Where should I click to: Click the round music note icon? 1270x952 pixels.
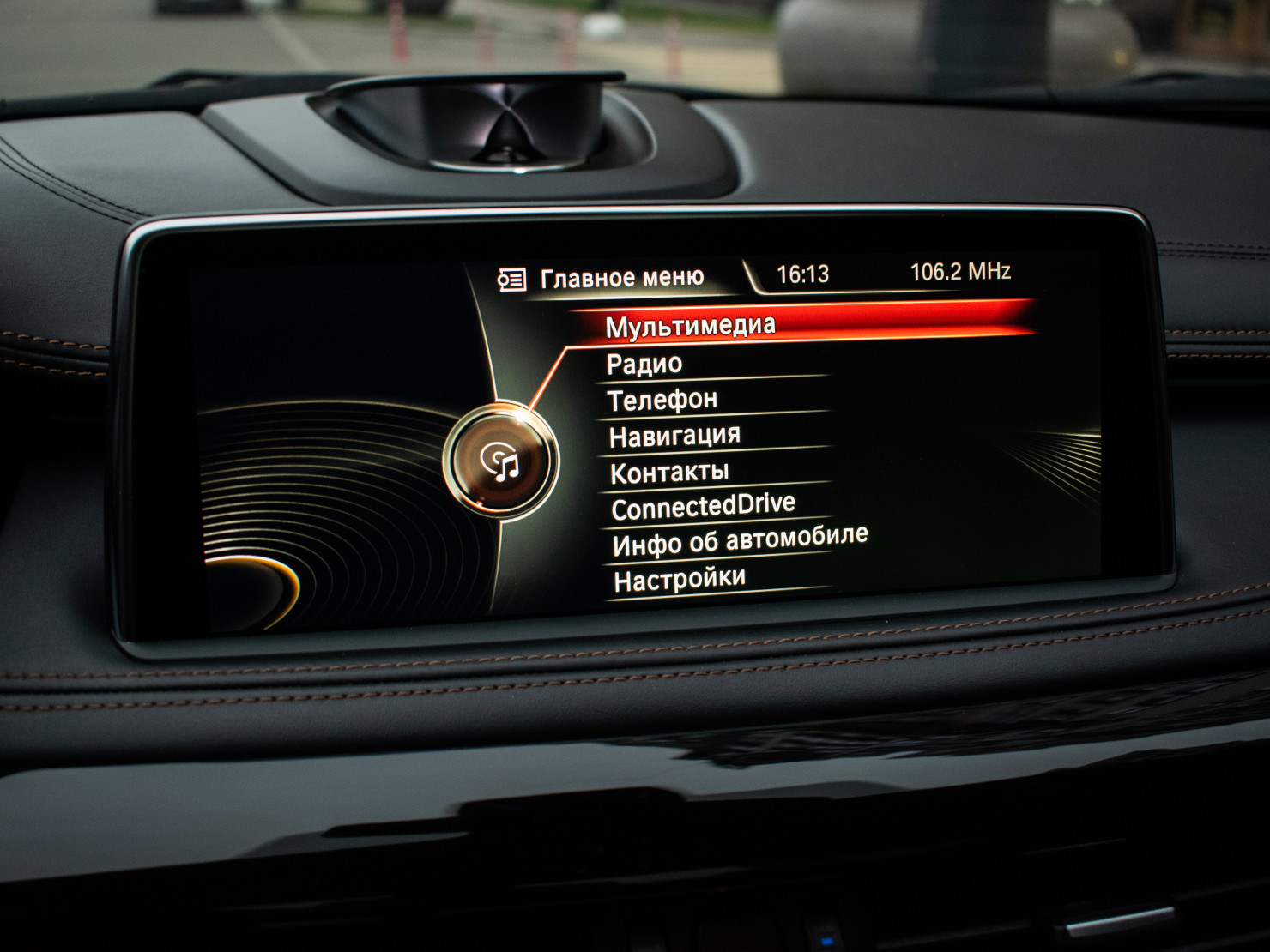(x=501, y=462)
